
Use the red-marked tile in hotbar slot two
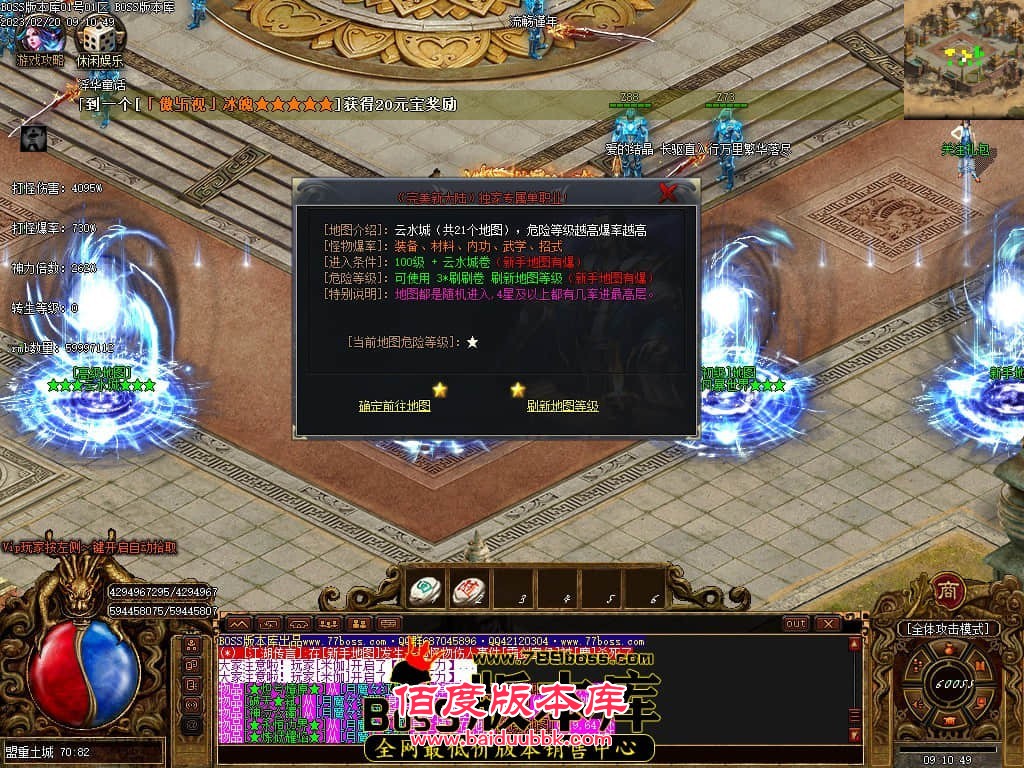(x=469, y=591)
